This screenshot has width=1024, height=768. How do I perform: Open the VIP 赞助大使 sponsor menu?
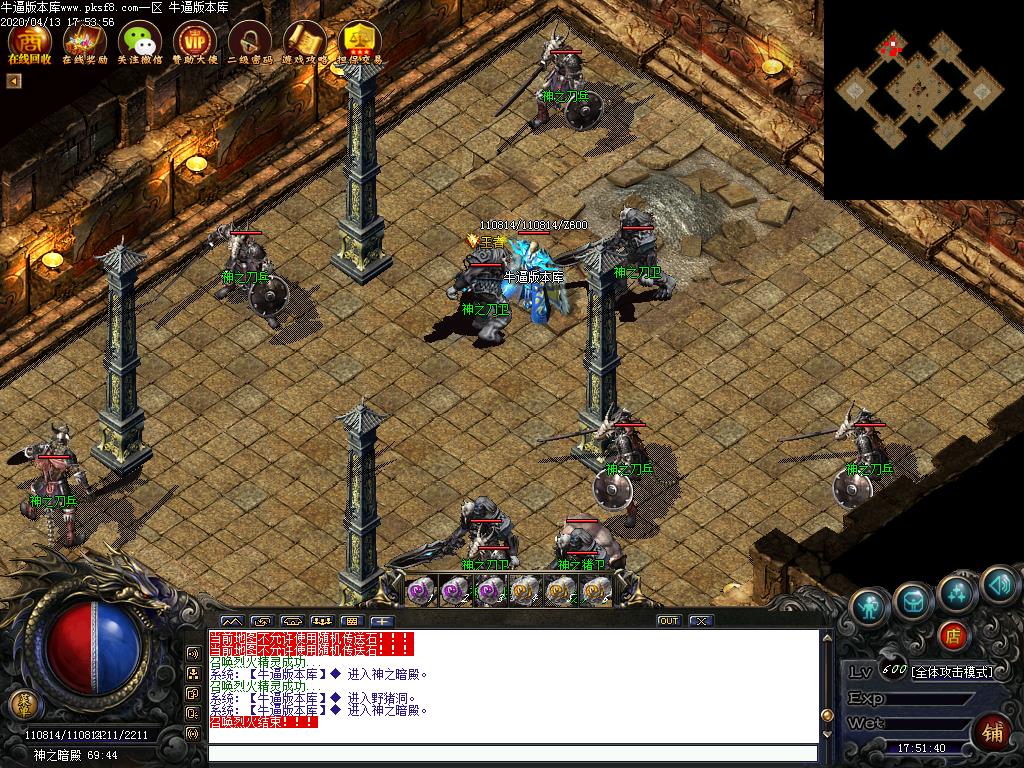(194, 40)
